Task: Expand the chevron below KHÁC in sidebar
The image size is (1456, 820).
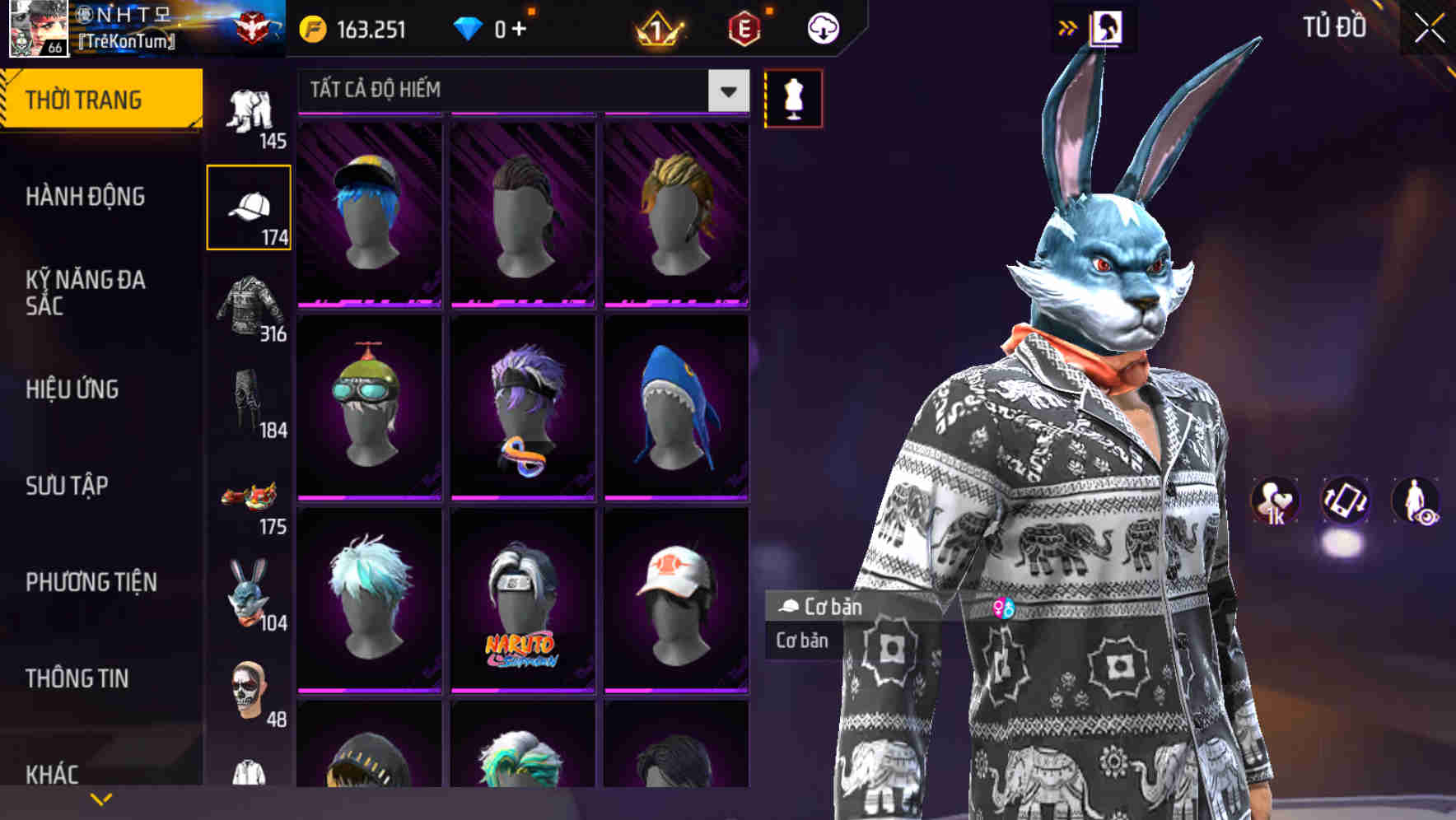Action: (x=100, y=797)
